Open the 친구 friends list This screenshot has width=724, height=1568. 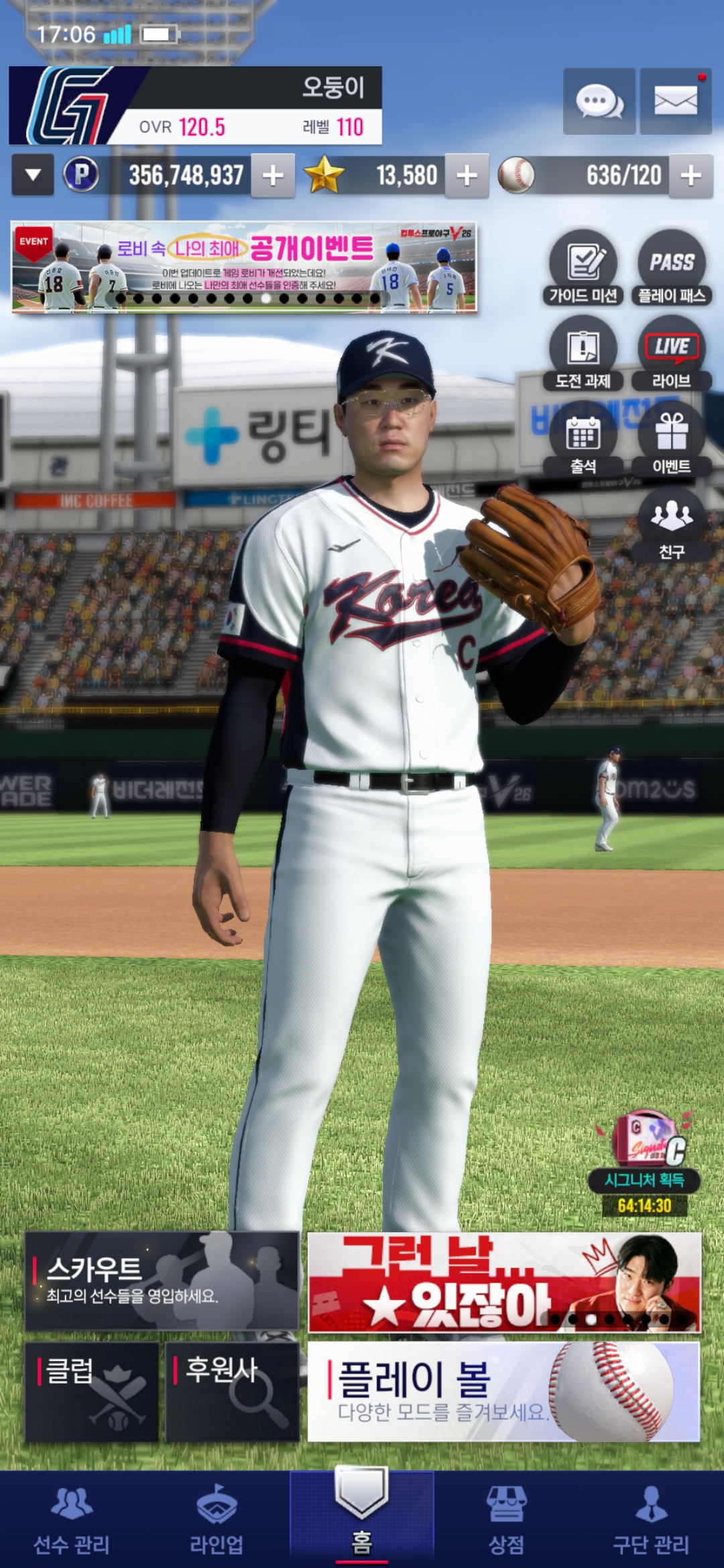[x=672, y=524]
